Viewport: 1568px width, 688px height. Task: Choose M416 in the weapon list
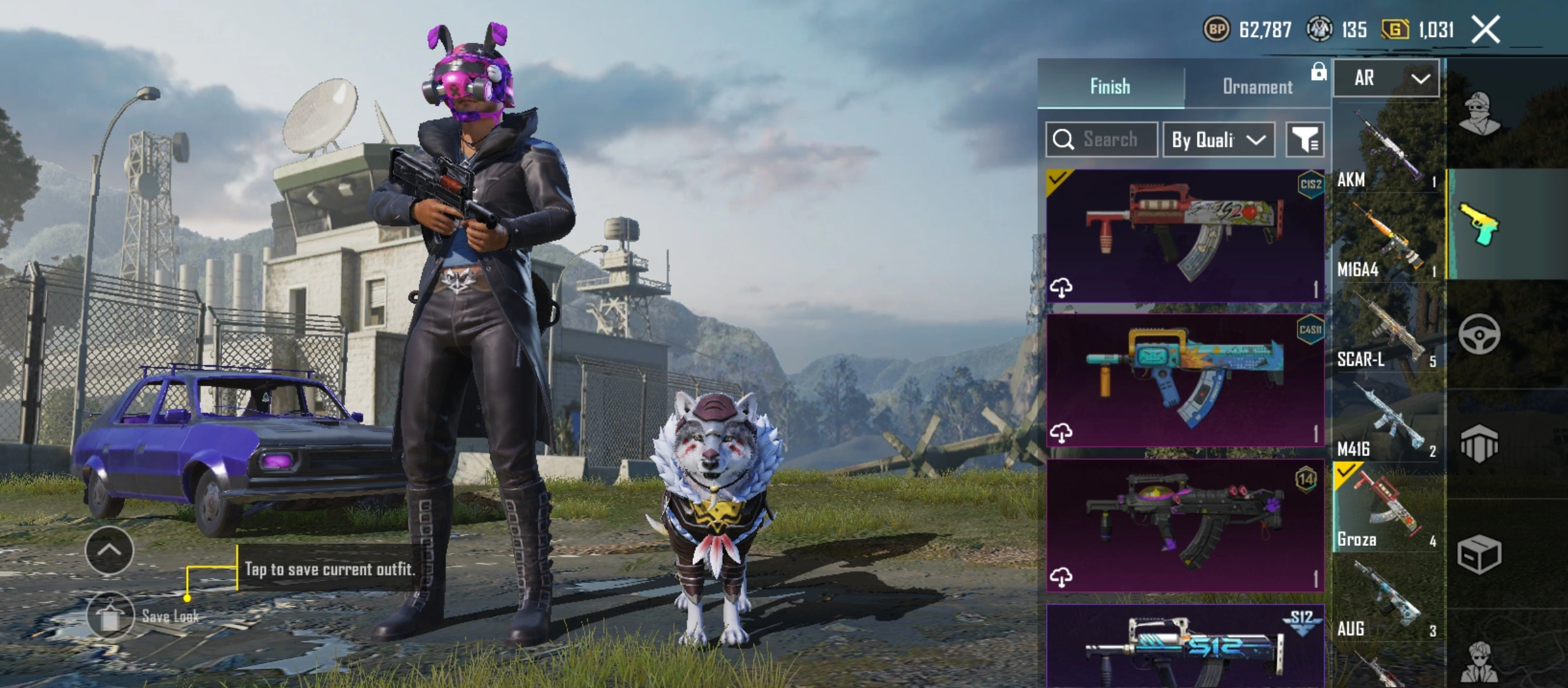pos(1388,422)
